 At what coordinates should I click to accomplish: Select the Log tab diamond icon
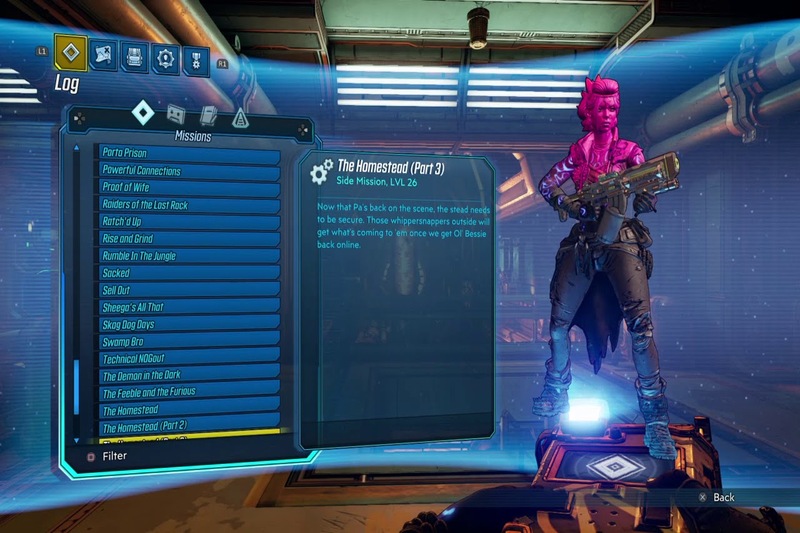tap(69, 53)
